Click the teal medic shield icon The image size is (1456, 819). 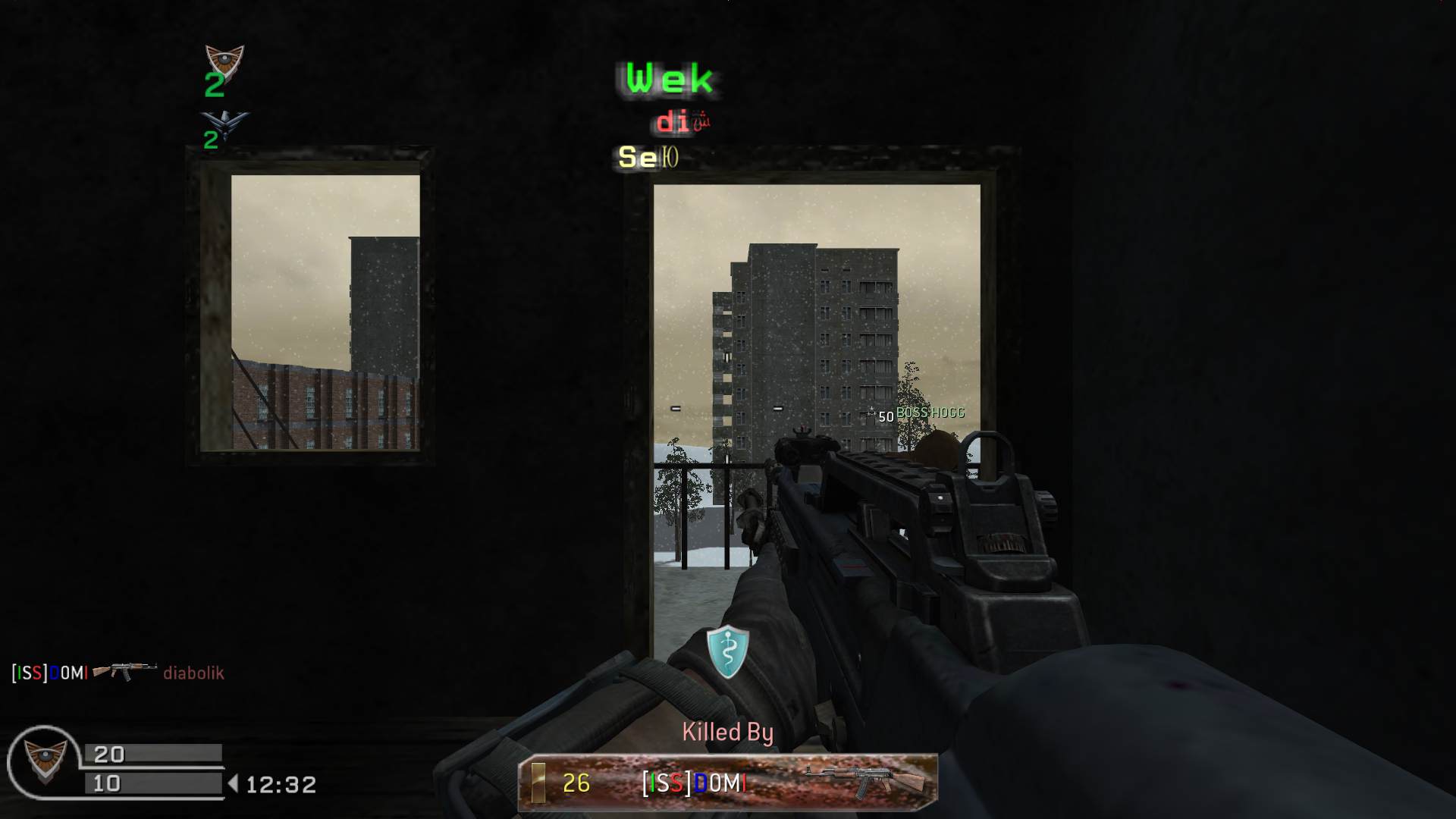(728, 651)
